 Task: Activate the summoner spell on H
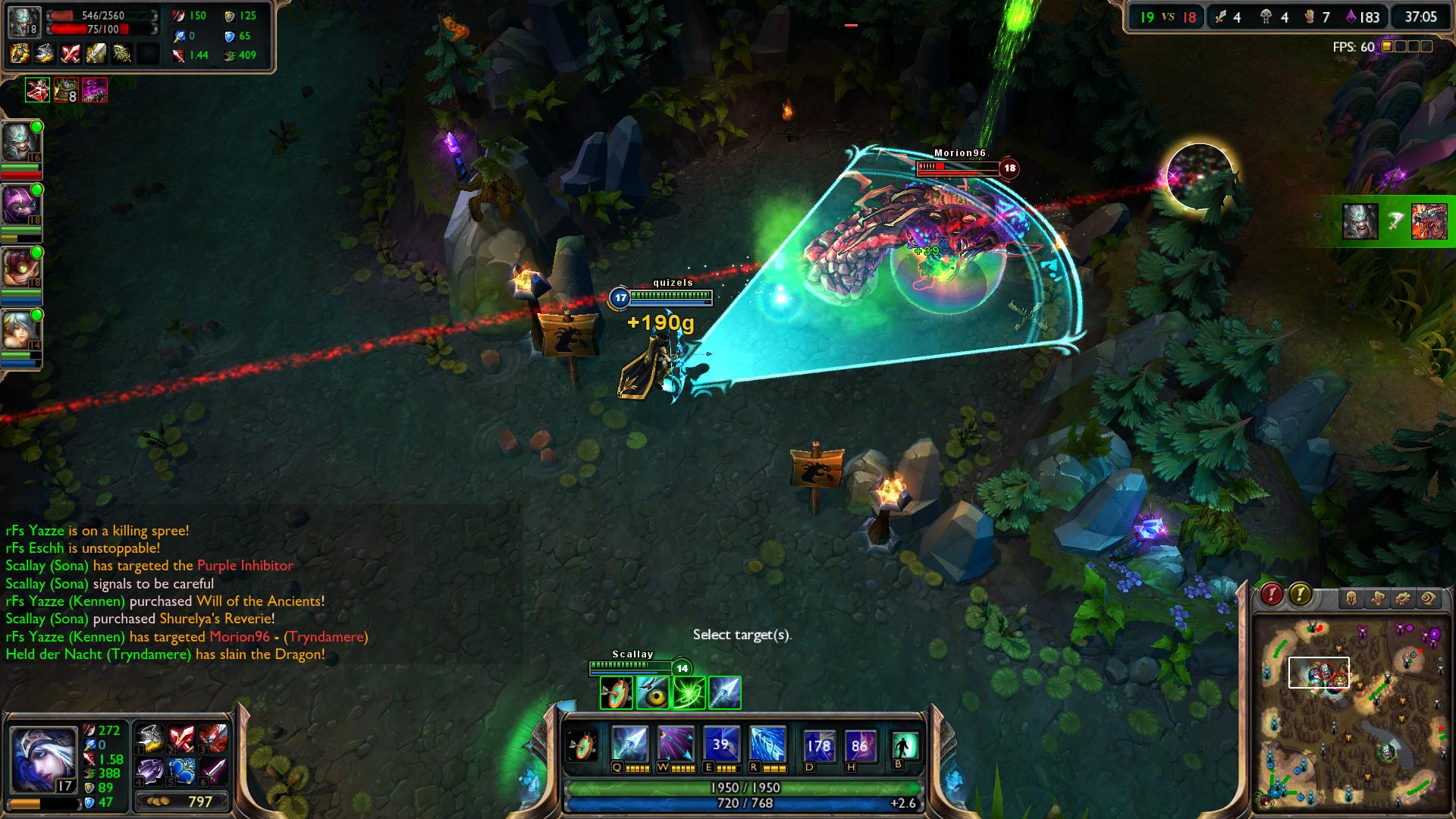(x=859, y=746)
